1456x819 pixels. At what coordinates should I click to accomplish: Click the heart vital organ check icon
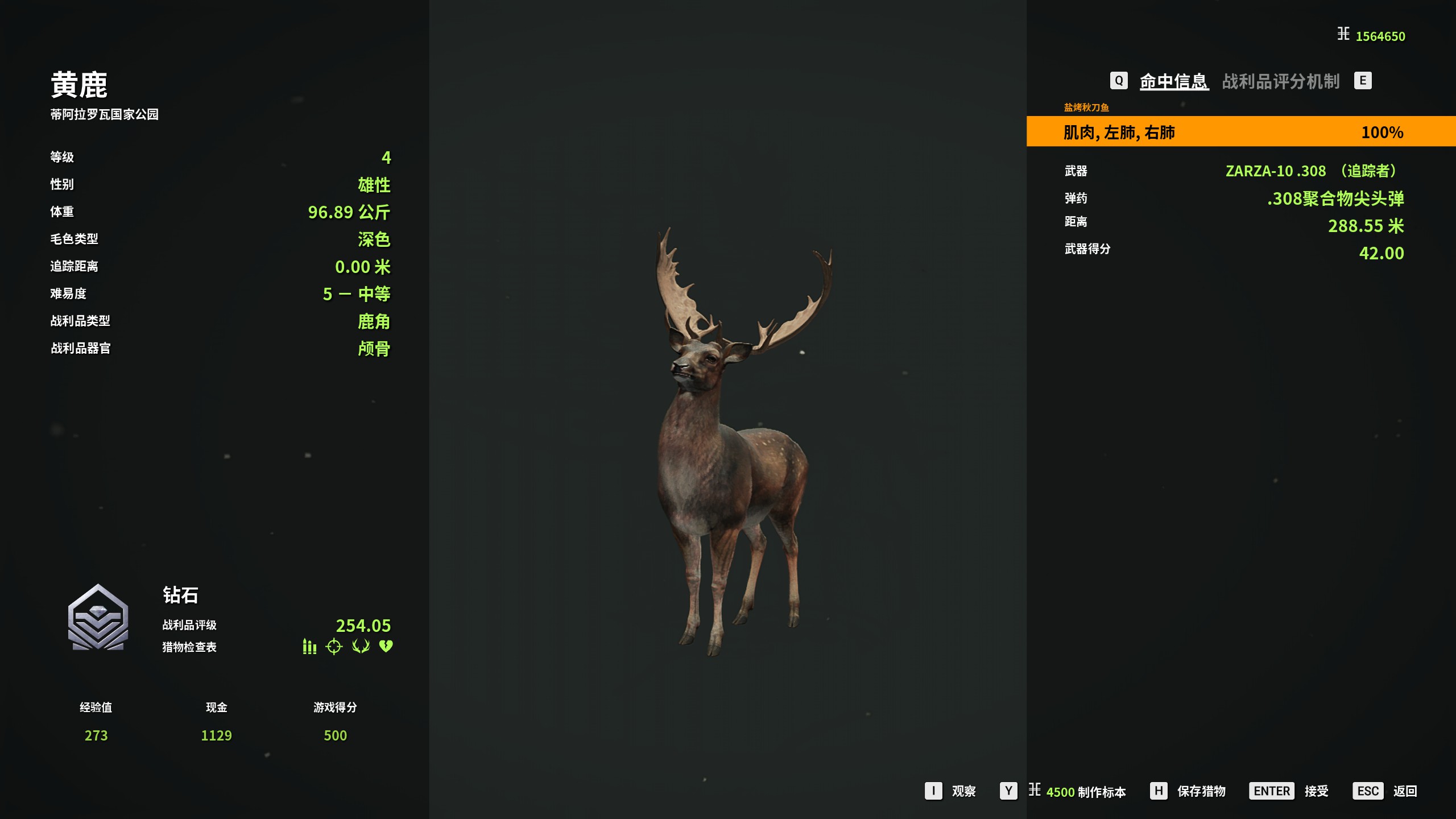pyautogui.click(x=386, y=647)
